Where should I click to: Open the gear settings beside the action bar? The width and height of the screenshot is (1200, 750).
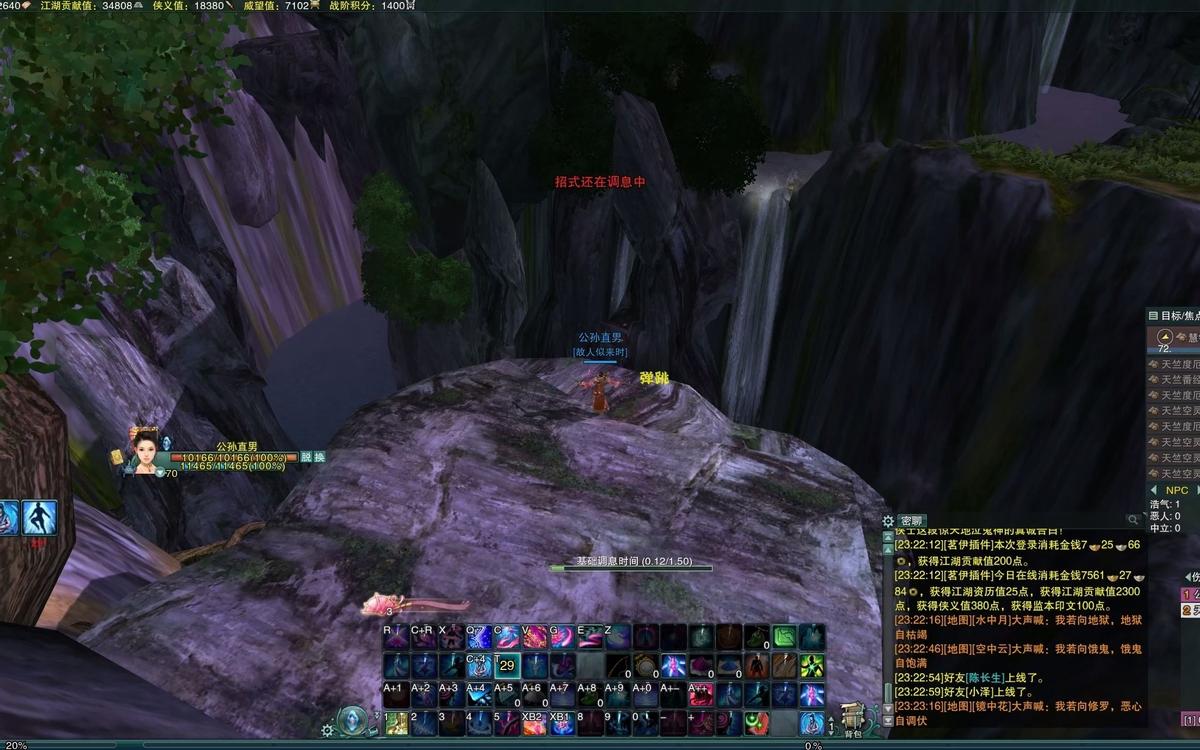click(327, 730)
